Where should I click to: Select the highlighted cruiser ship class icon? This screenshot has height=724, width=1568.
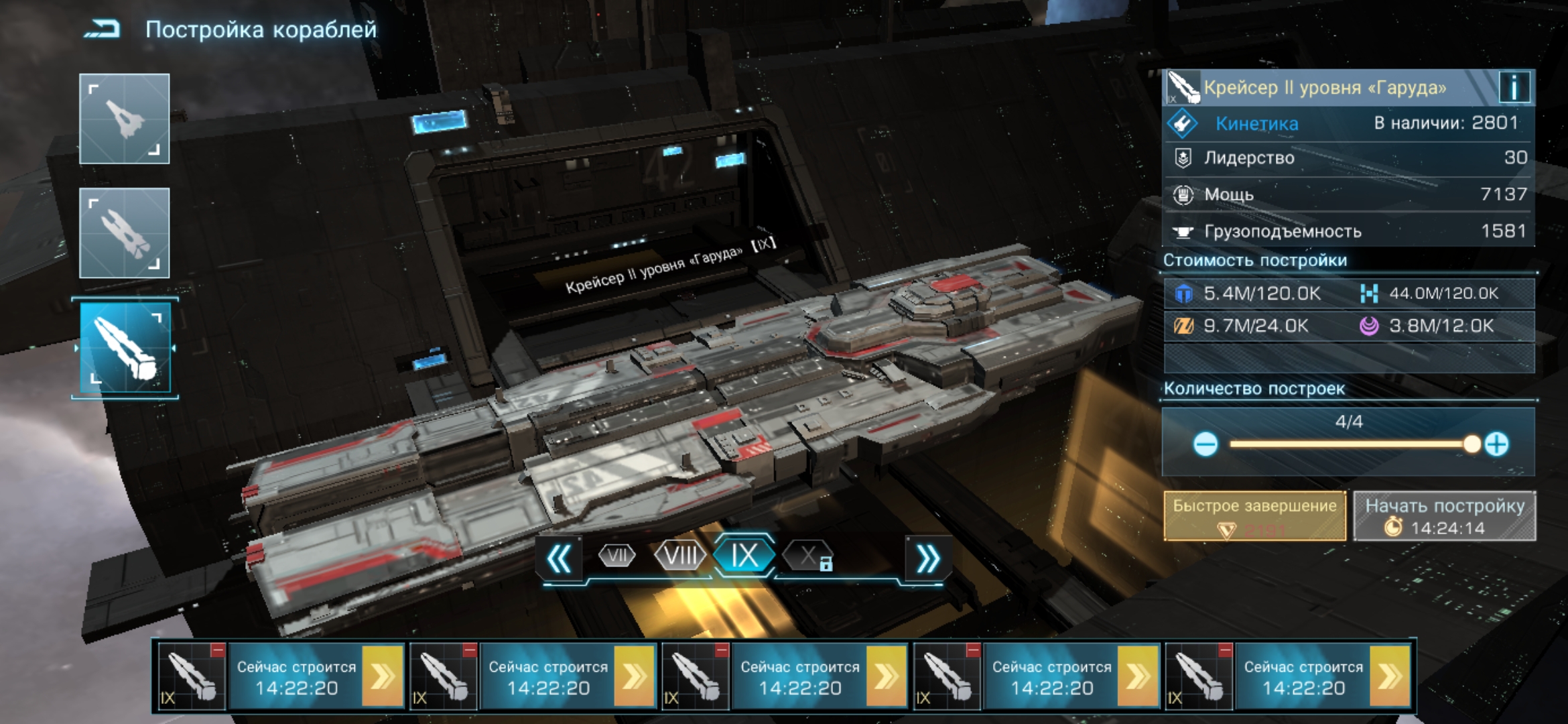(x=125, y=347)
